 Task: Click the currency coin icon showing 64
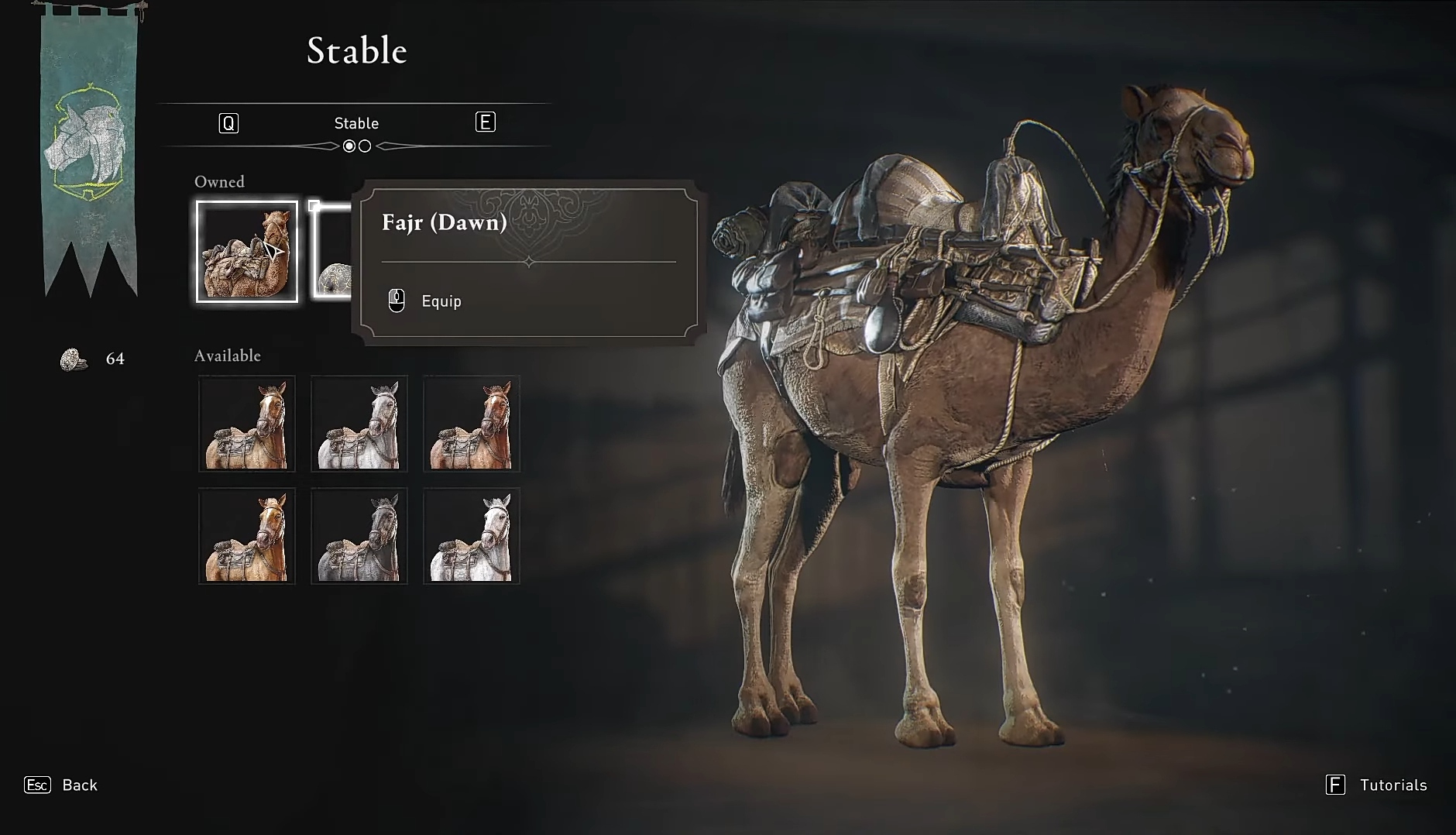(70, 358)
